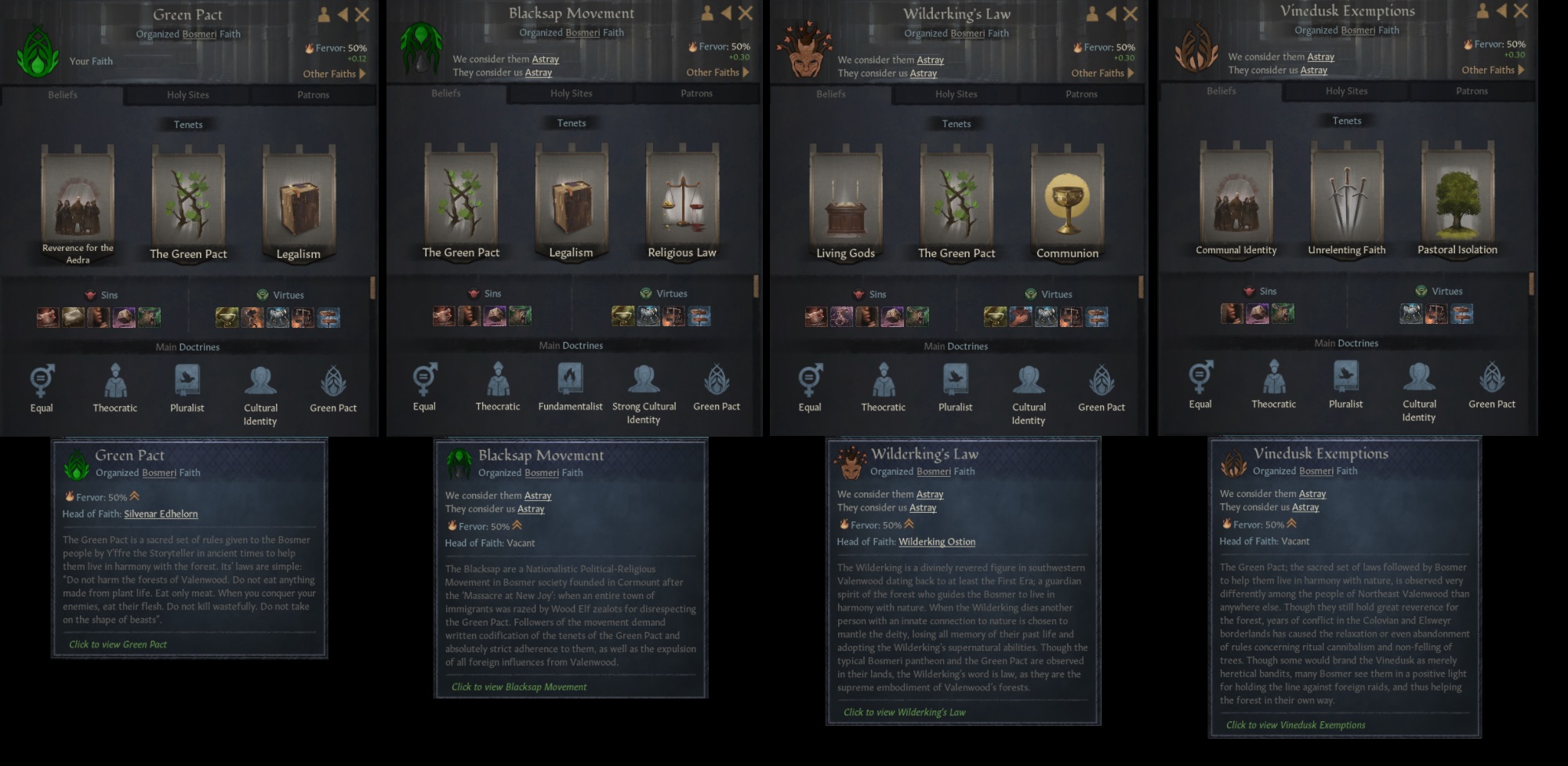Image resolution: width=1568 pixels, height=766 pixels.
Task: Click to view Blacksap Movement
Action: [517, 686]
